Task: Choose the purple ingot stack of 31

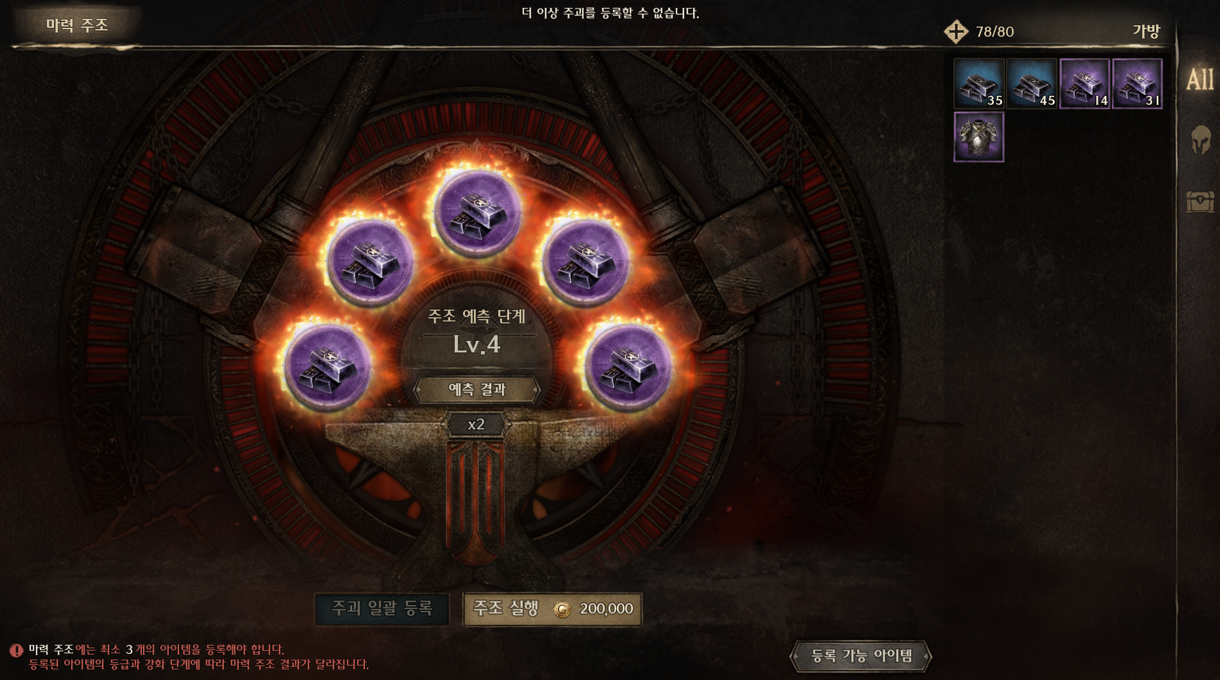Action: pyautogui.click(x=1137, y=84)
